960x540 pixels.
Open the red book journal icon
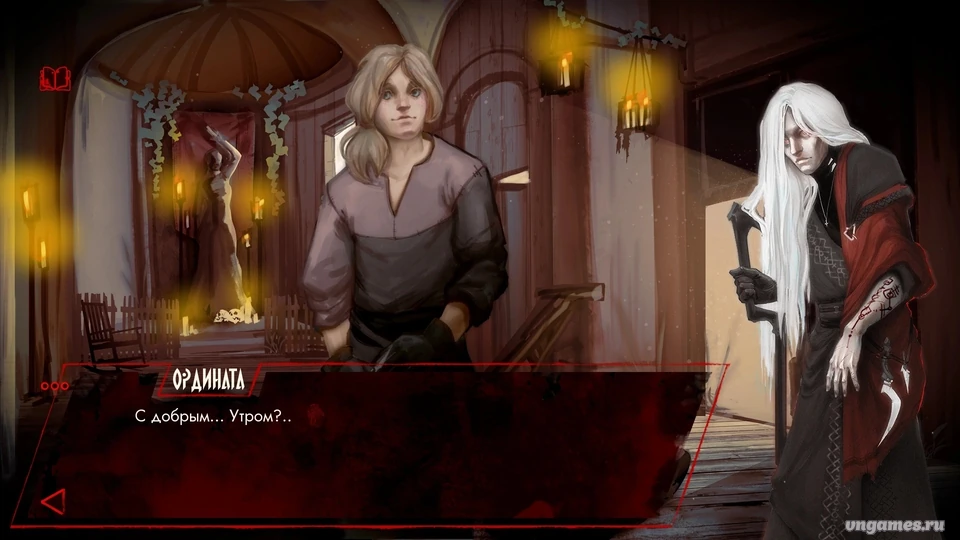[54, 78]
